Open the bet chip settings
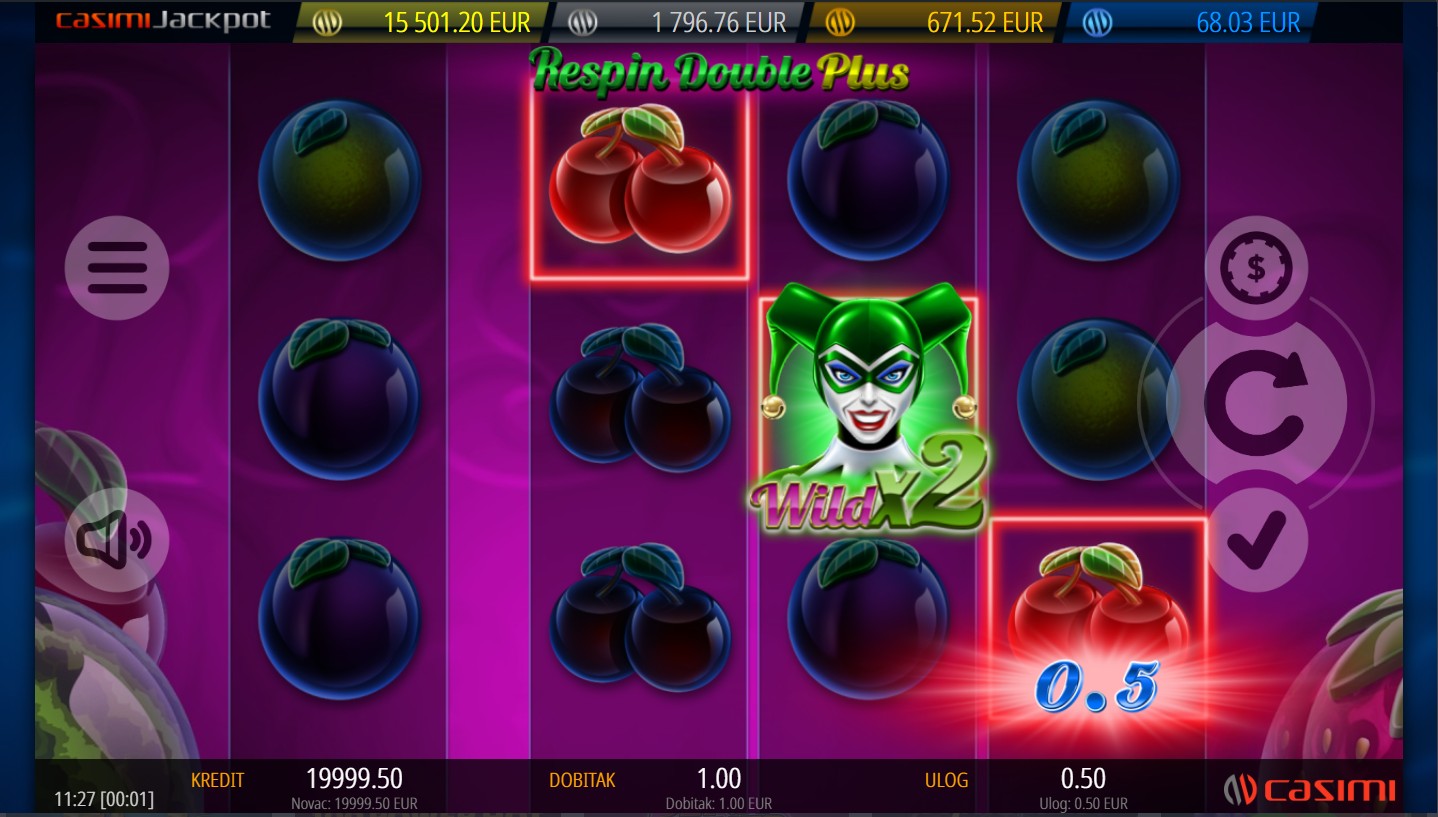 (1256, 268)
